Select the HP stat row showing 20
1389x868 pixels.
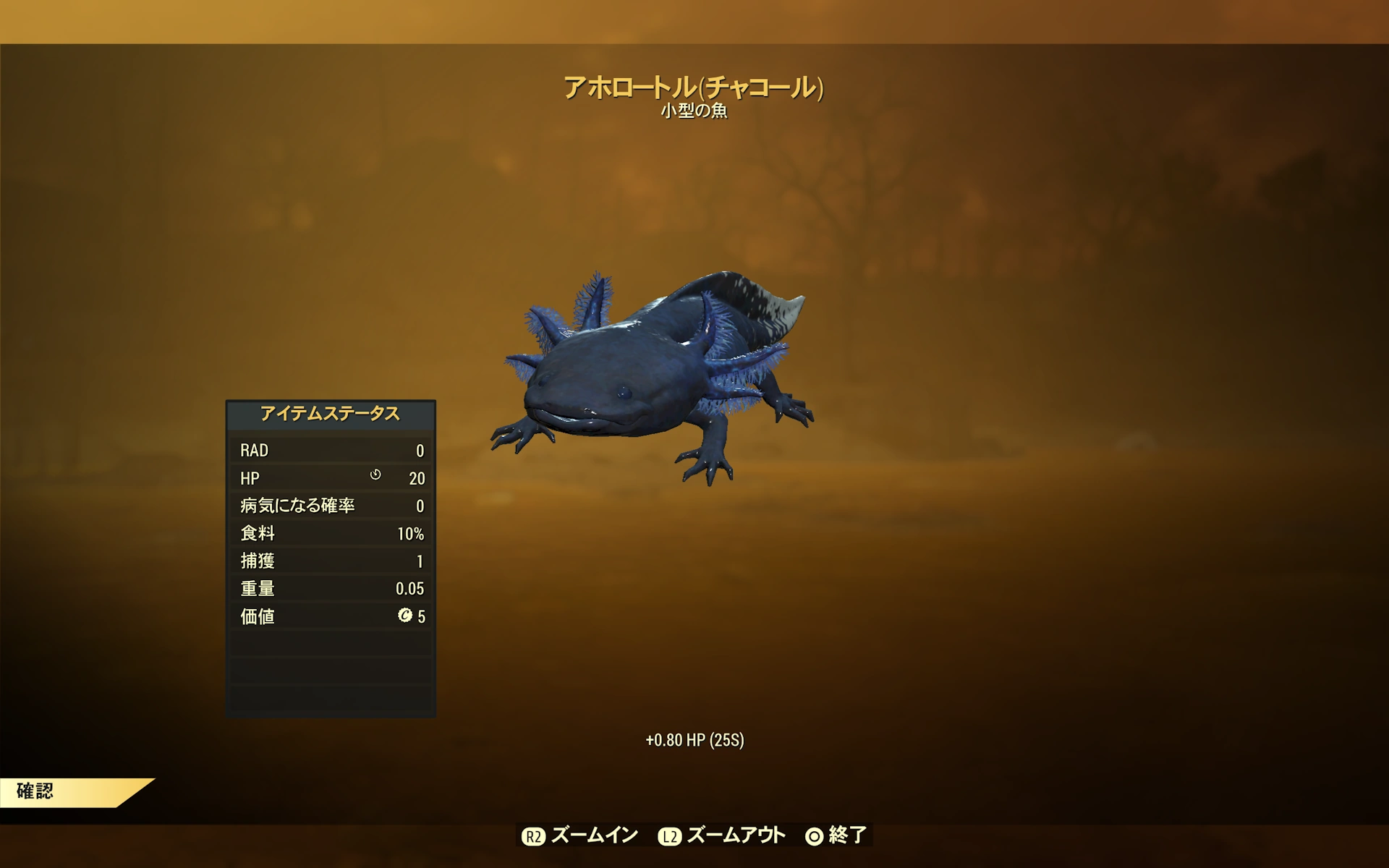coord(330,478)
